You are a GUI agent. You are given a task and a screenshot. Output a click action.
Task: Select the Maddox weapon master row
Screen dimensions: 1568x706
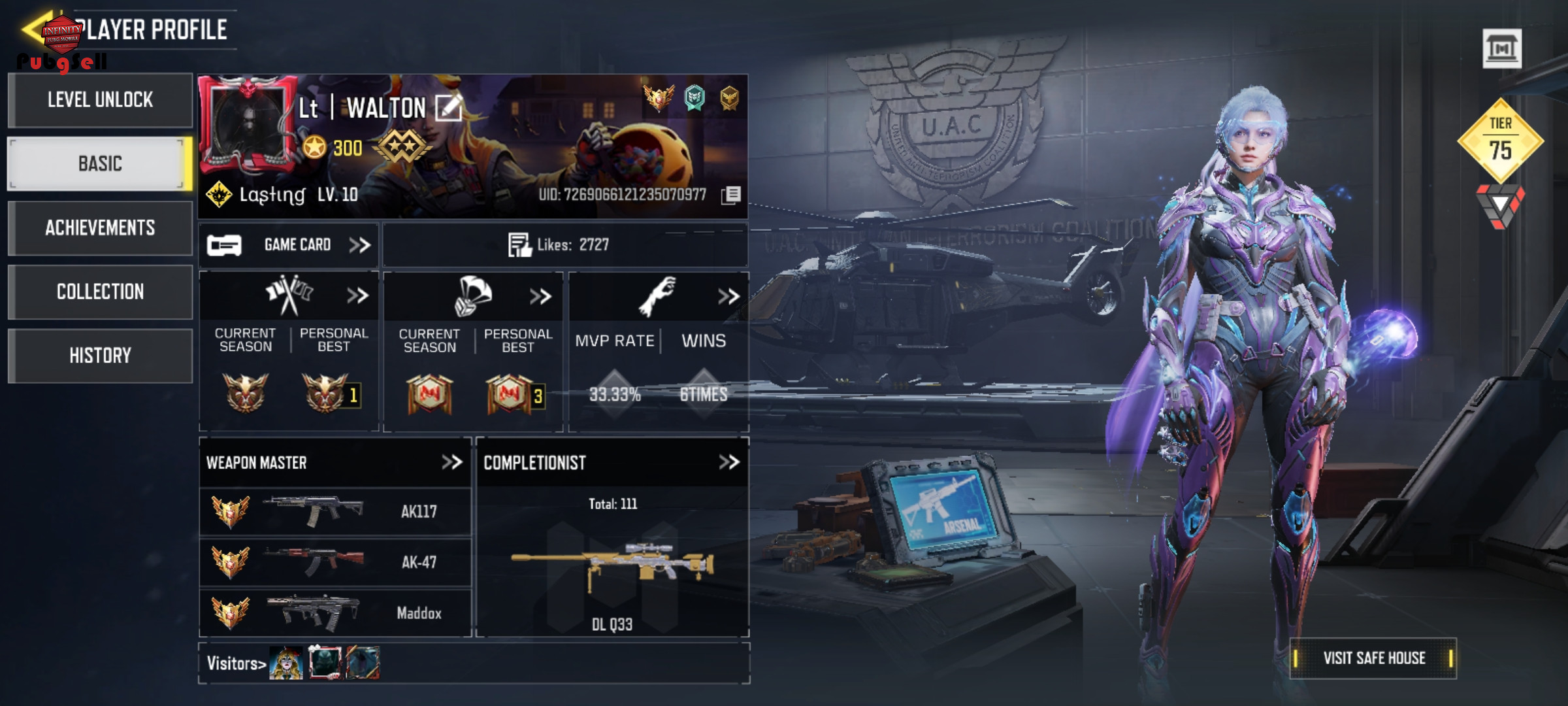pos(335,613)
